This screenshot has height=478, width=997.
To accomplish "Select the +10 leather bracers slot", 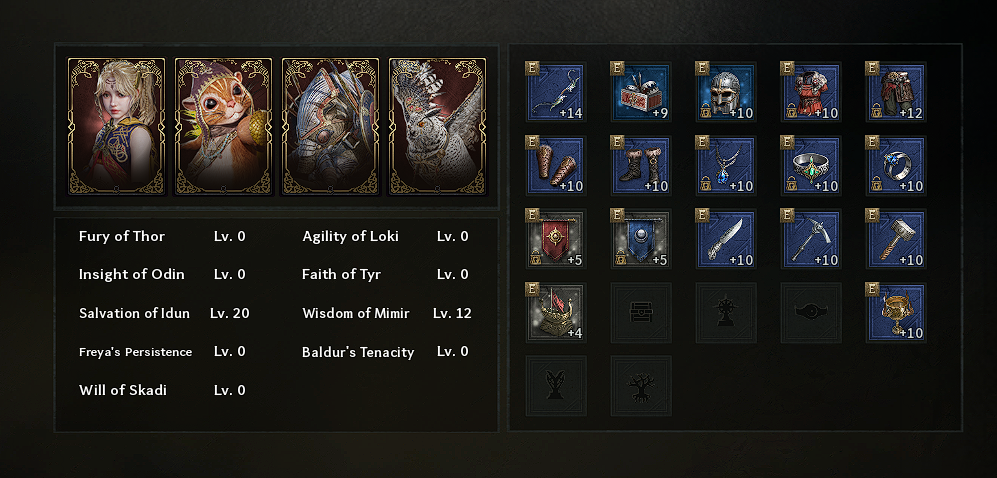I will [556, 166].
